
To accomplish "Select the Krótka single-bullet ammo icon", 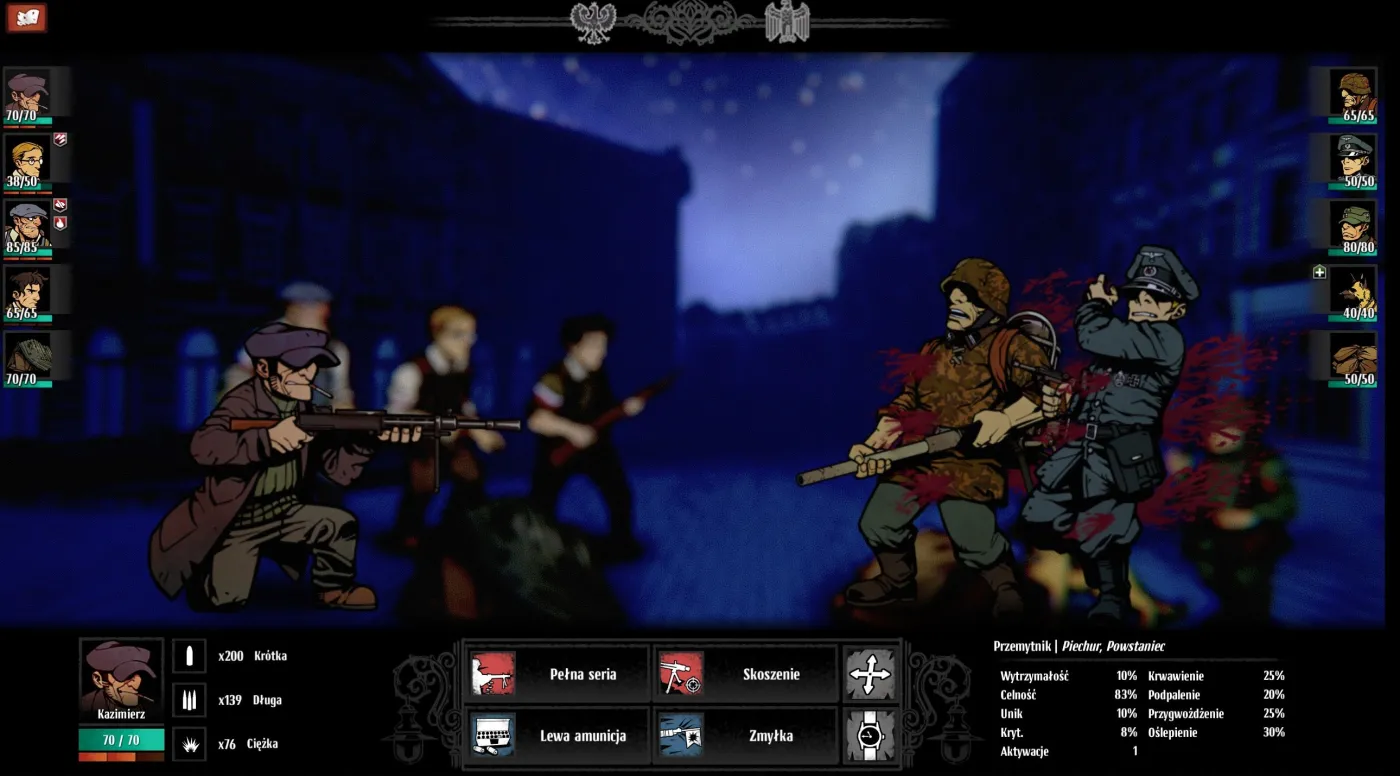I will click(x=189, y=656).
